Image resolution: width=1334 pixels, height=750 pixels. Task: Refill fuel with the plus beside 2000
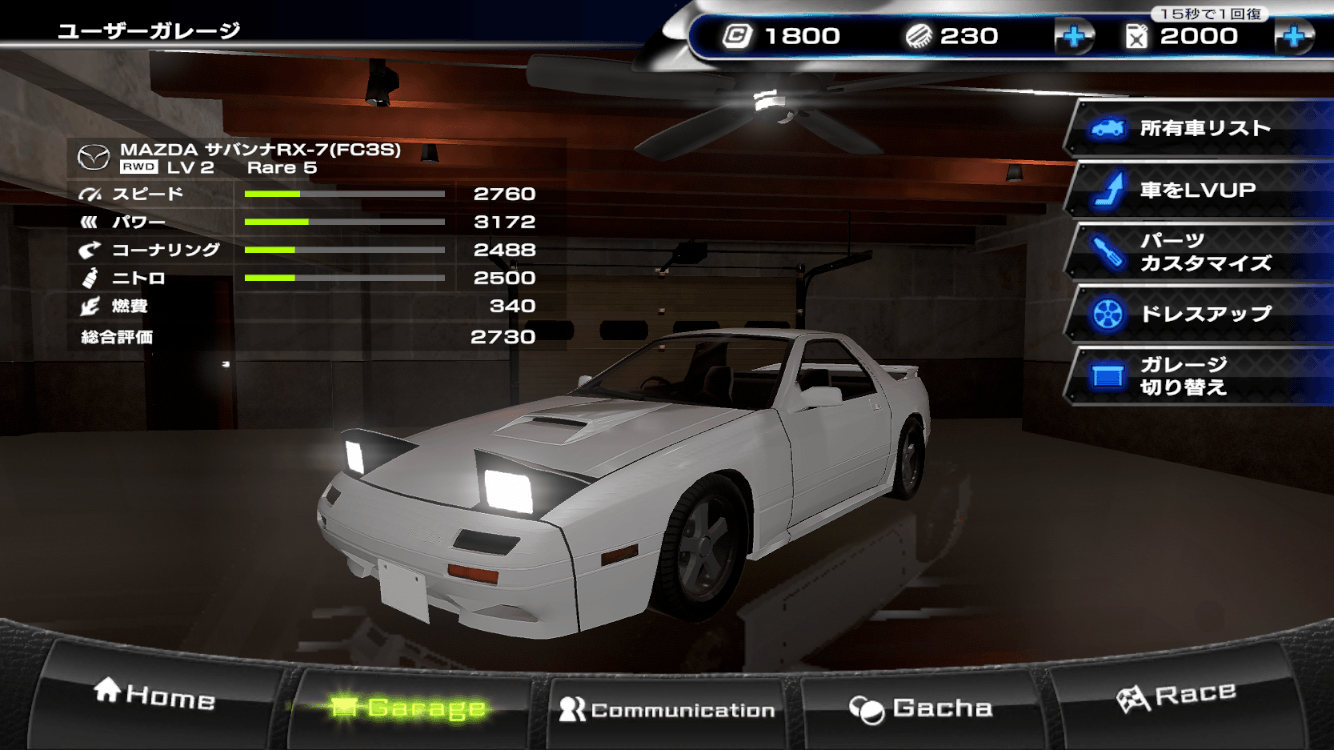1293,37
